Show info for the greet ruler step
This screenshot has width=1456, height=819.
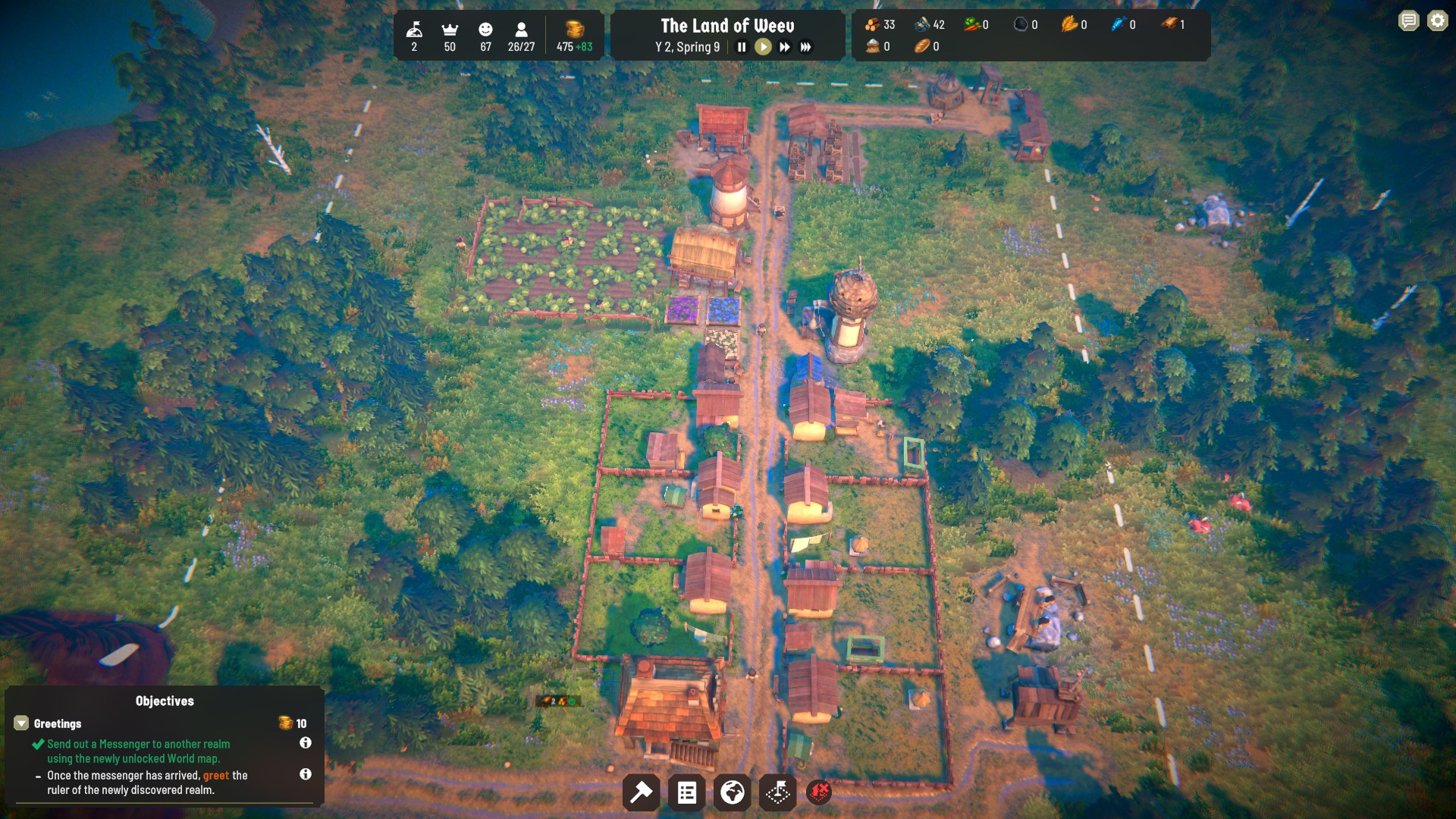click(306, 774)
